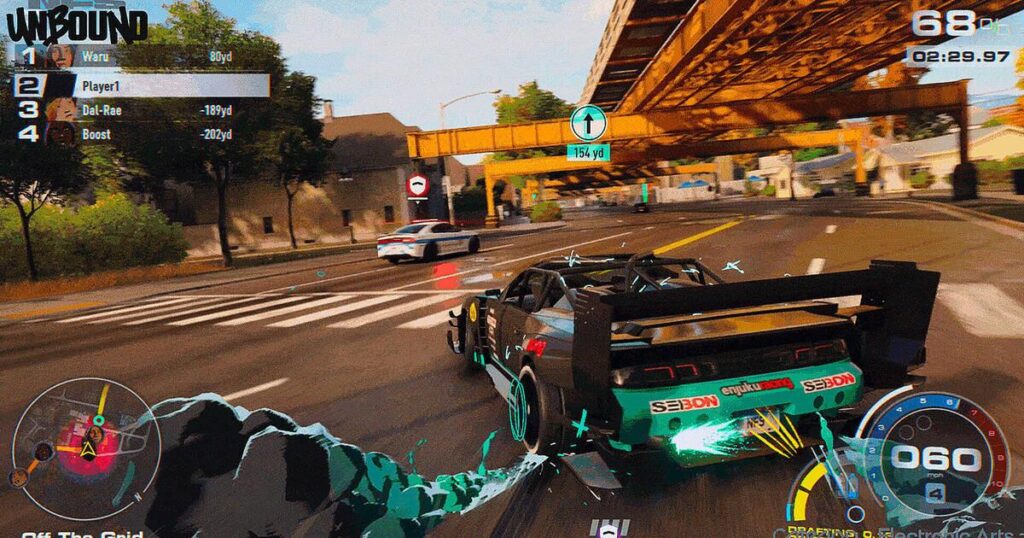Select the Player1 leaderboard row
The image size is (1024, 538).
[x=140, y=85]
